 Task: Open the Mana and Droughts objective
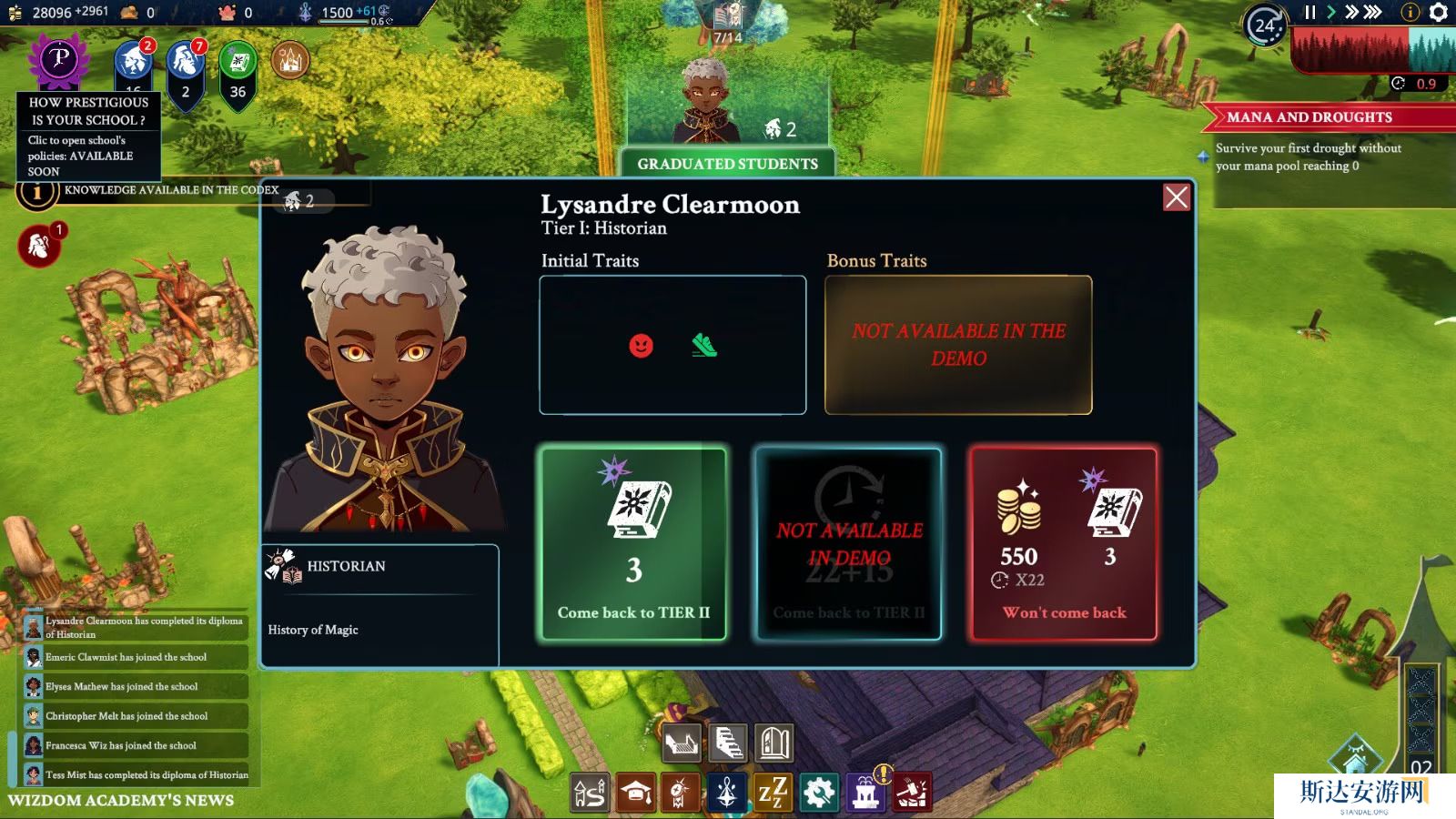tap(1309, 117)
